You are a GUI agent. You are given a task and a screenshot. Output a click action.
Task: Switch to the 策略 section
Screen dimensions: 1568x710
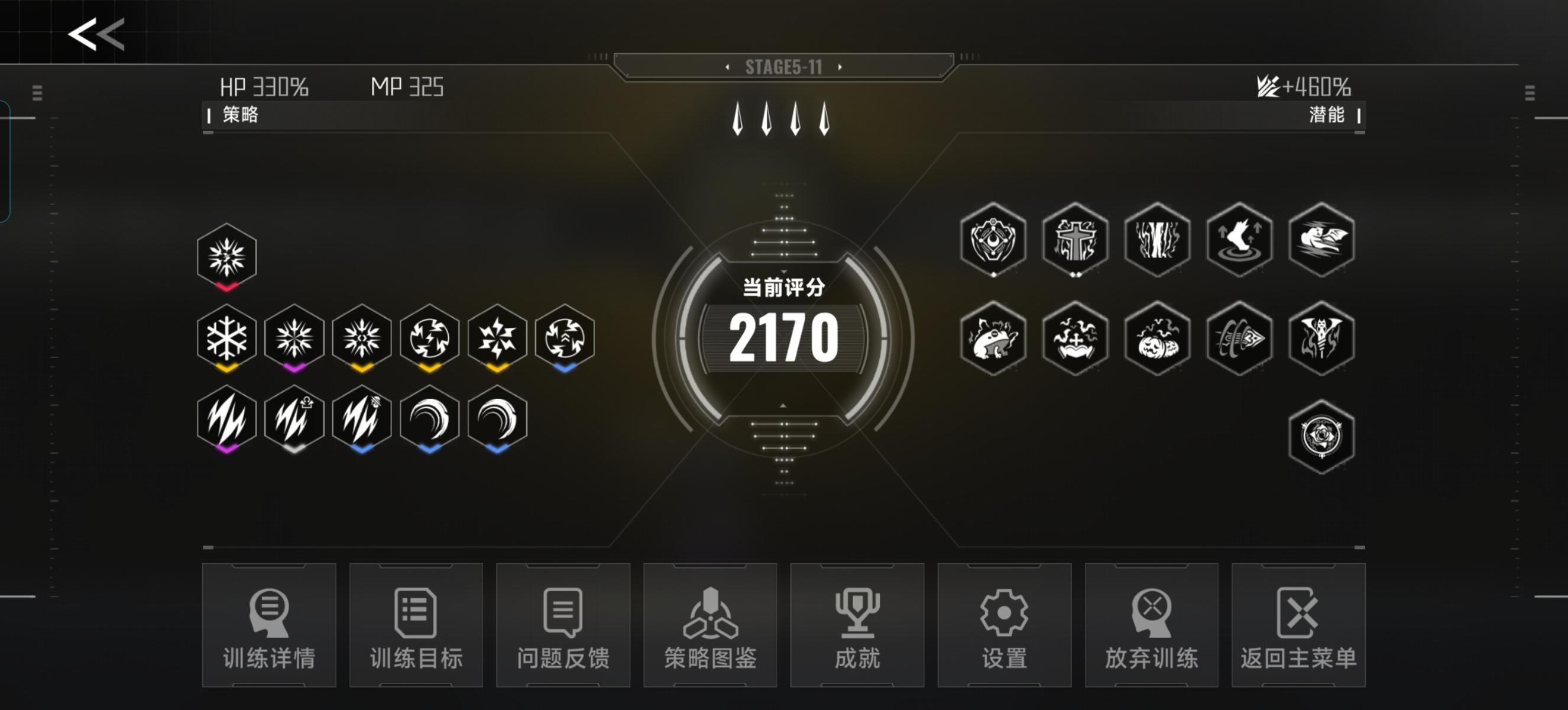pos(241,115)
